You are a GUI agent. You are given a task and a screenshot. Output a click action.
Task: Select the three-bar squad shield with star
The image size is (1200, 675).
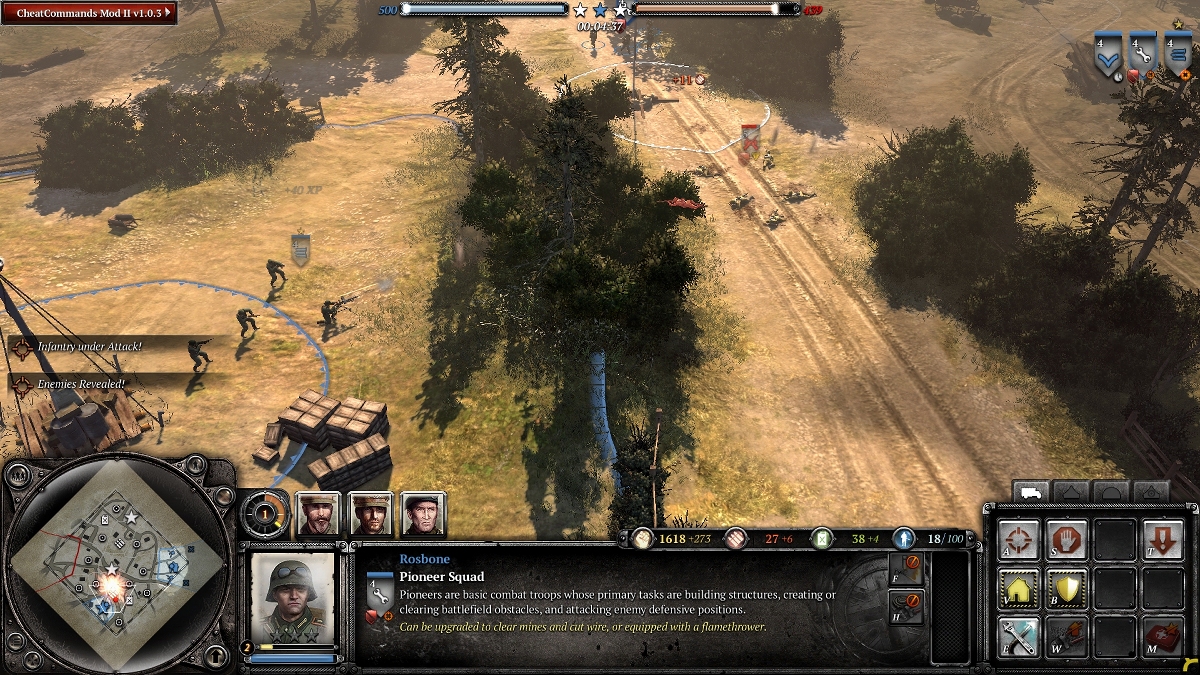(x=1177, y=56)
